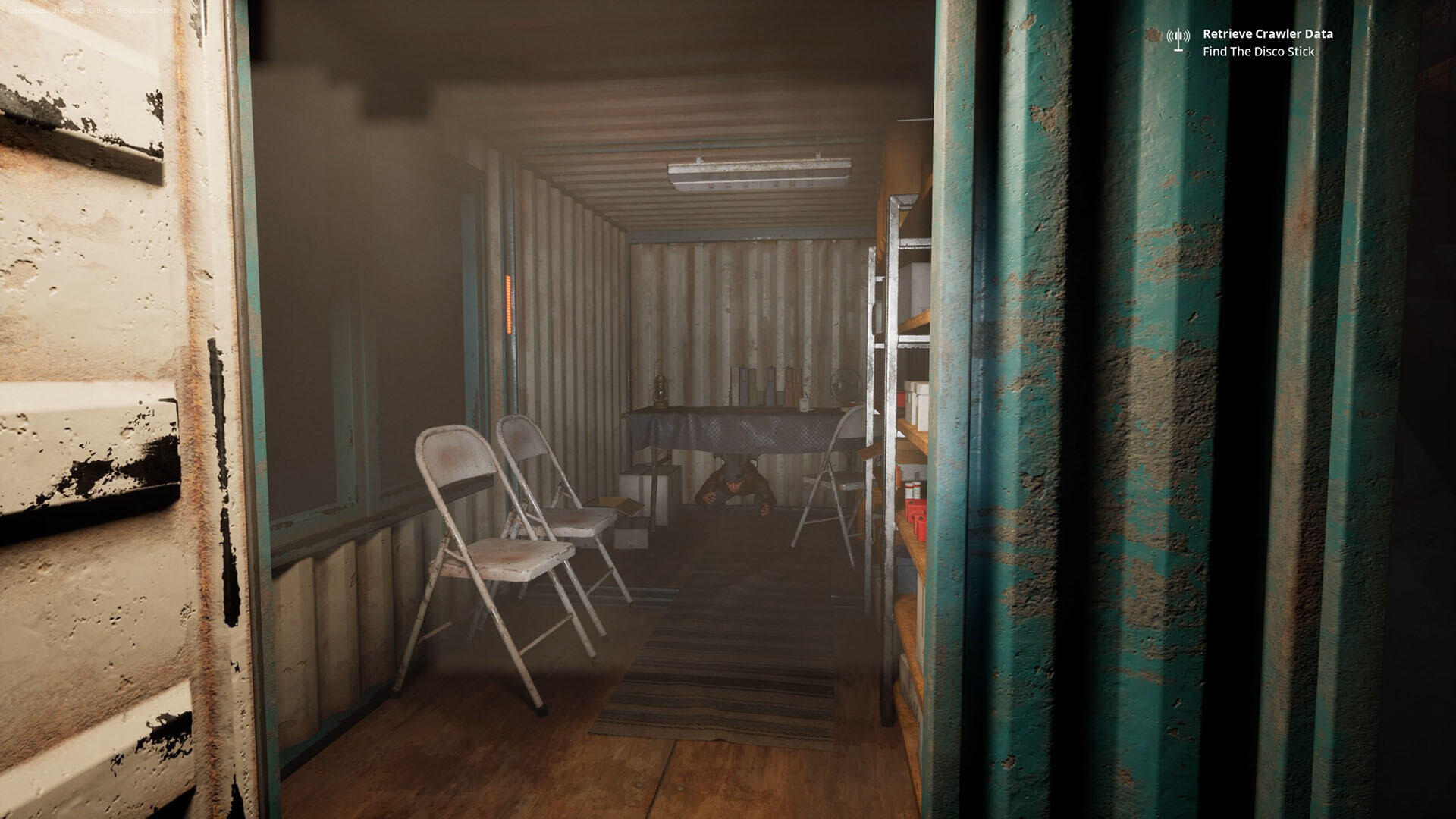The image size is (1456, 819).
Task: Click the "Find The Disco Stick" subtask text
Action: [x=1258, y=53]
